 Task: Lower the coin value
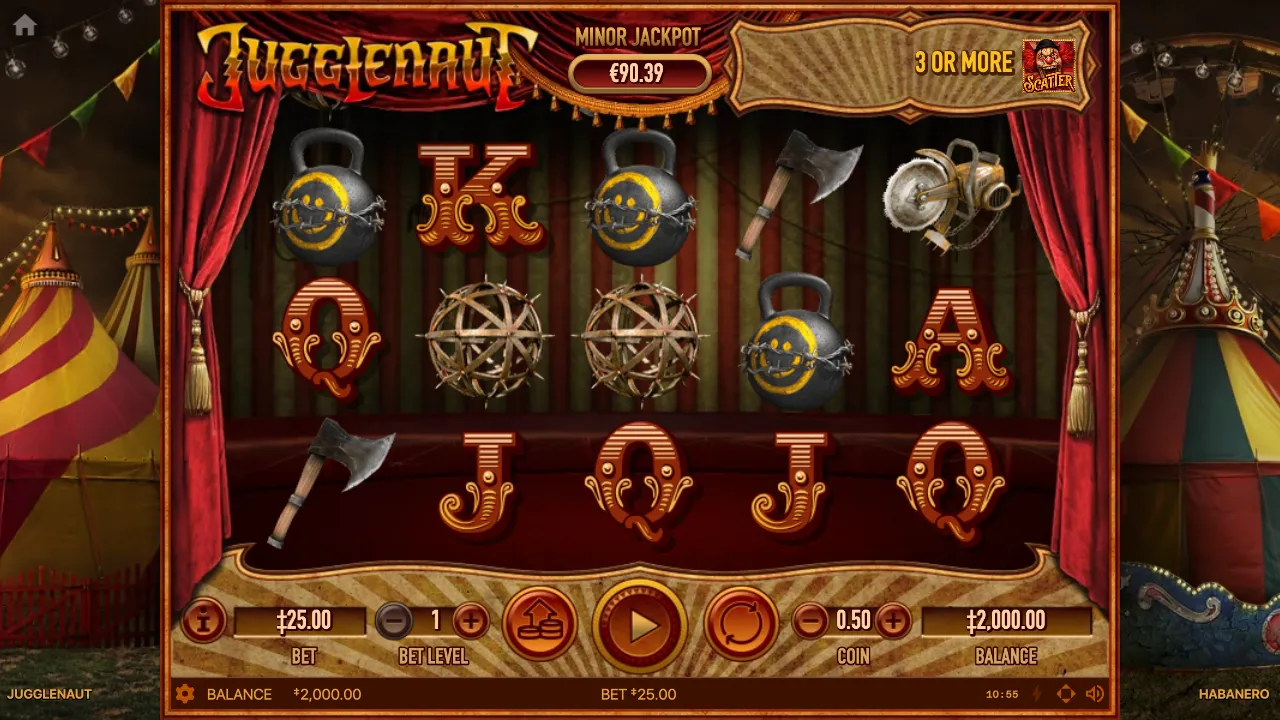pyautogui.click(x=811, y=621)
